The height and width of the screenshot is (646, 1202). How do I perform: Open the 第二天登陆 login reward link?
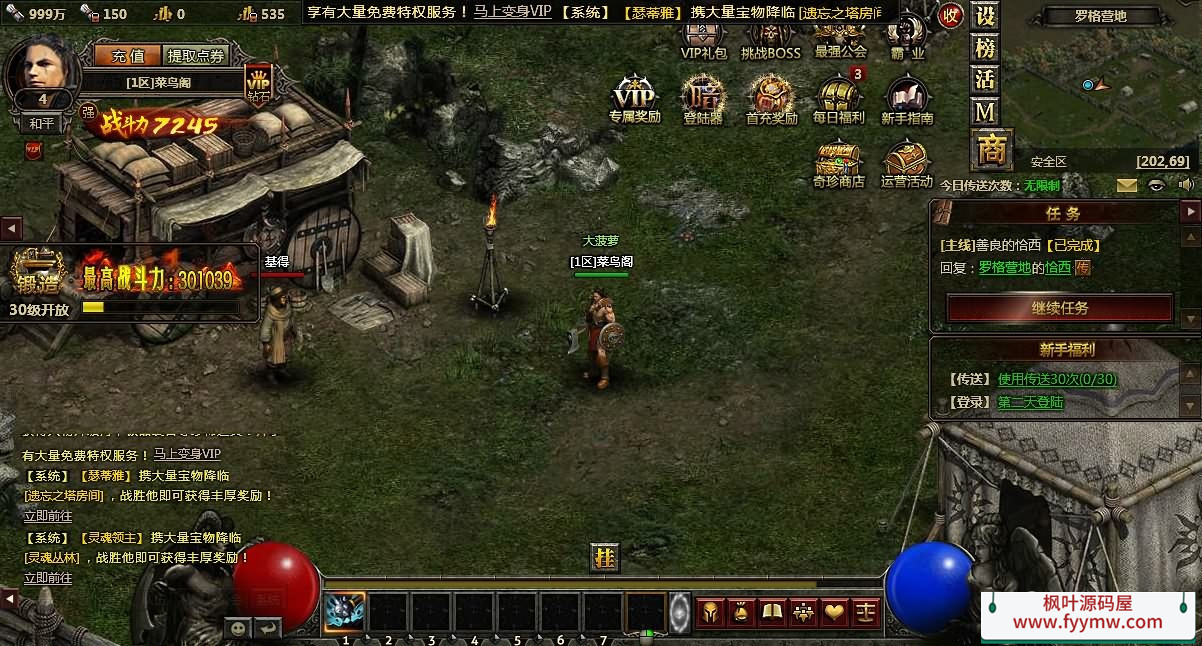(x=1030, y=402)
